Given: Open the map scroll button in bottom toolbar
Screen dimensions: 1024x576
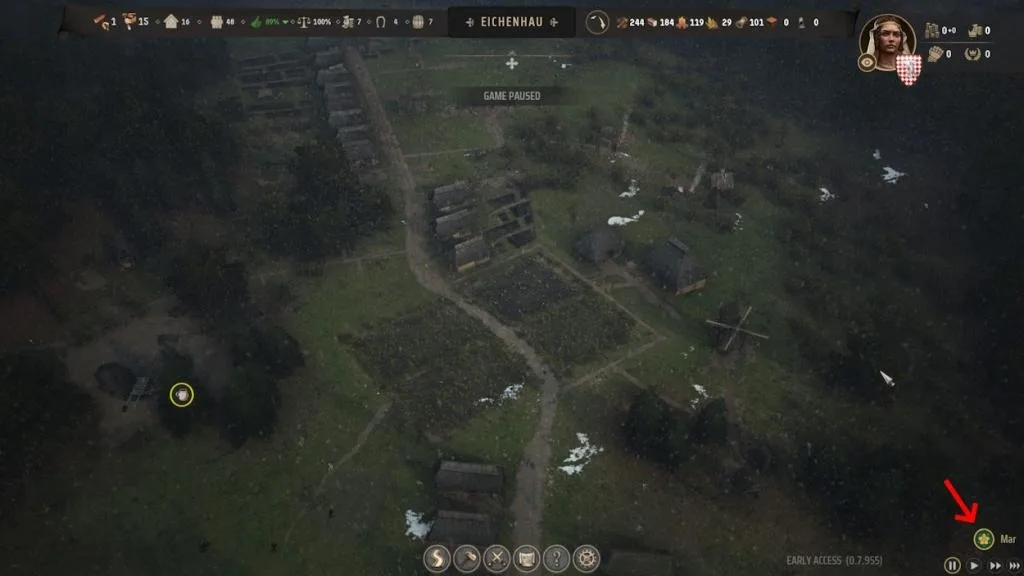Looking at the screenshot, I should pyautogui.click(x=526, y=558).
